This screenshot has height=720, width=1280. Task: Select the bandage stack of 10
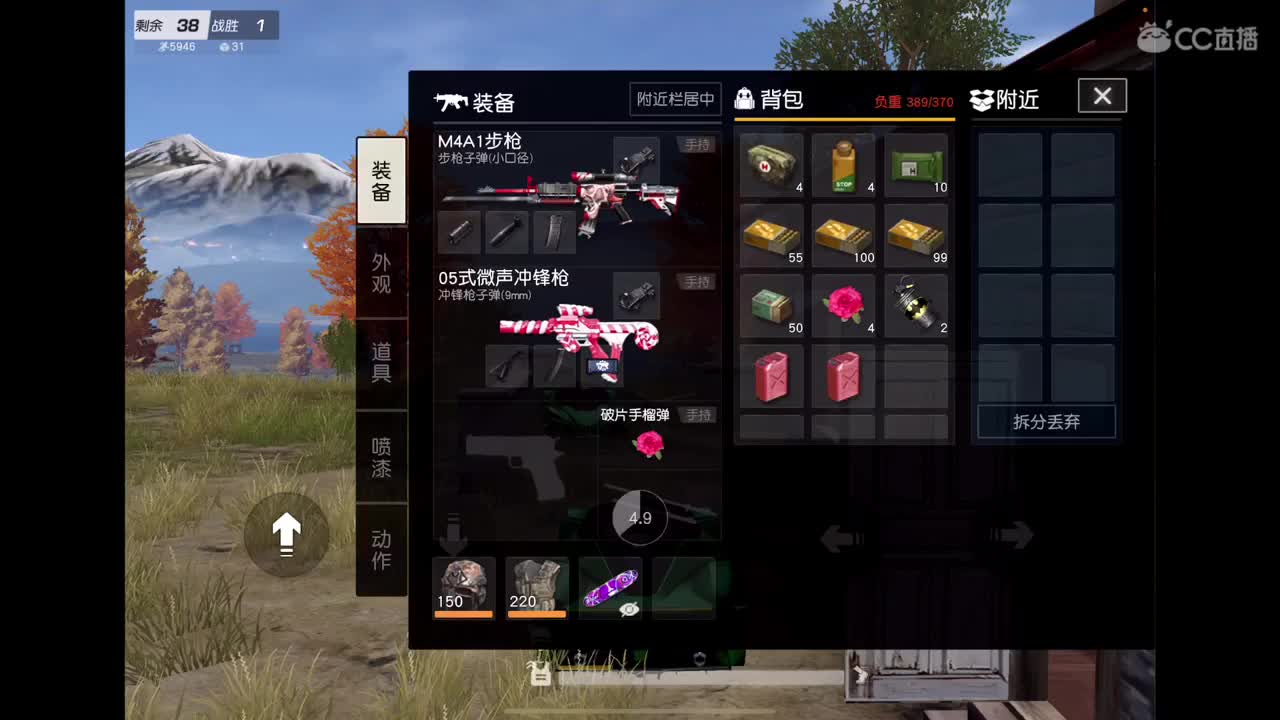(916, 163)
